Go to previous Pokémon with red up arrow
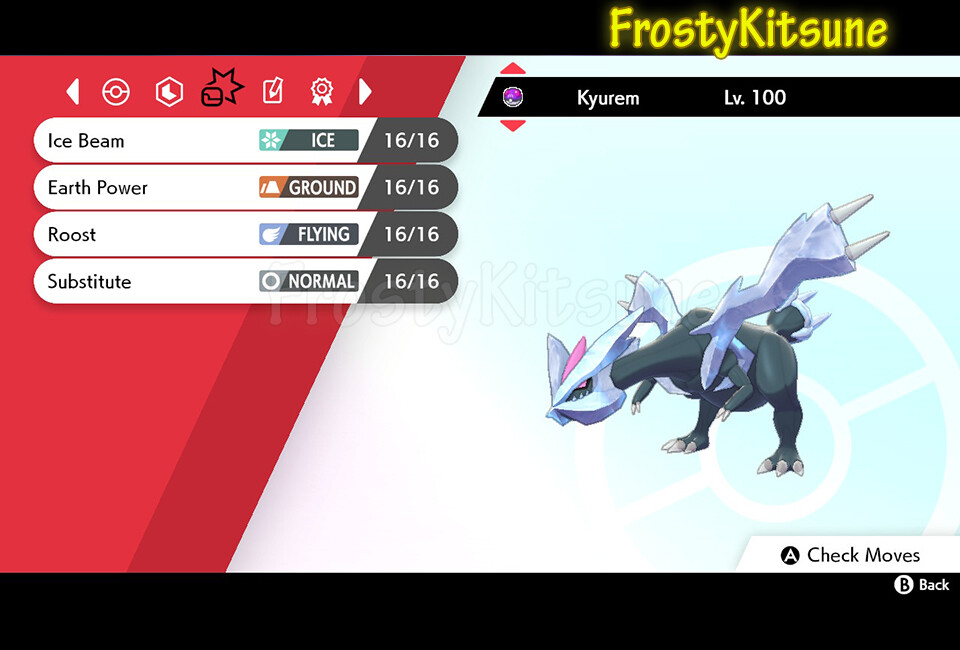The height and width of the screenshot is (650, 960). tap(513, 69)
